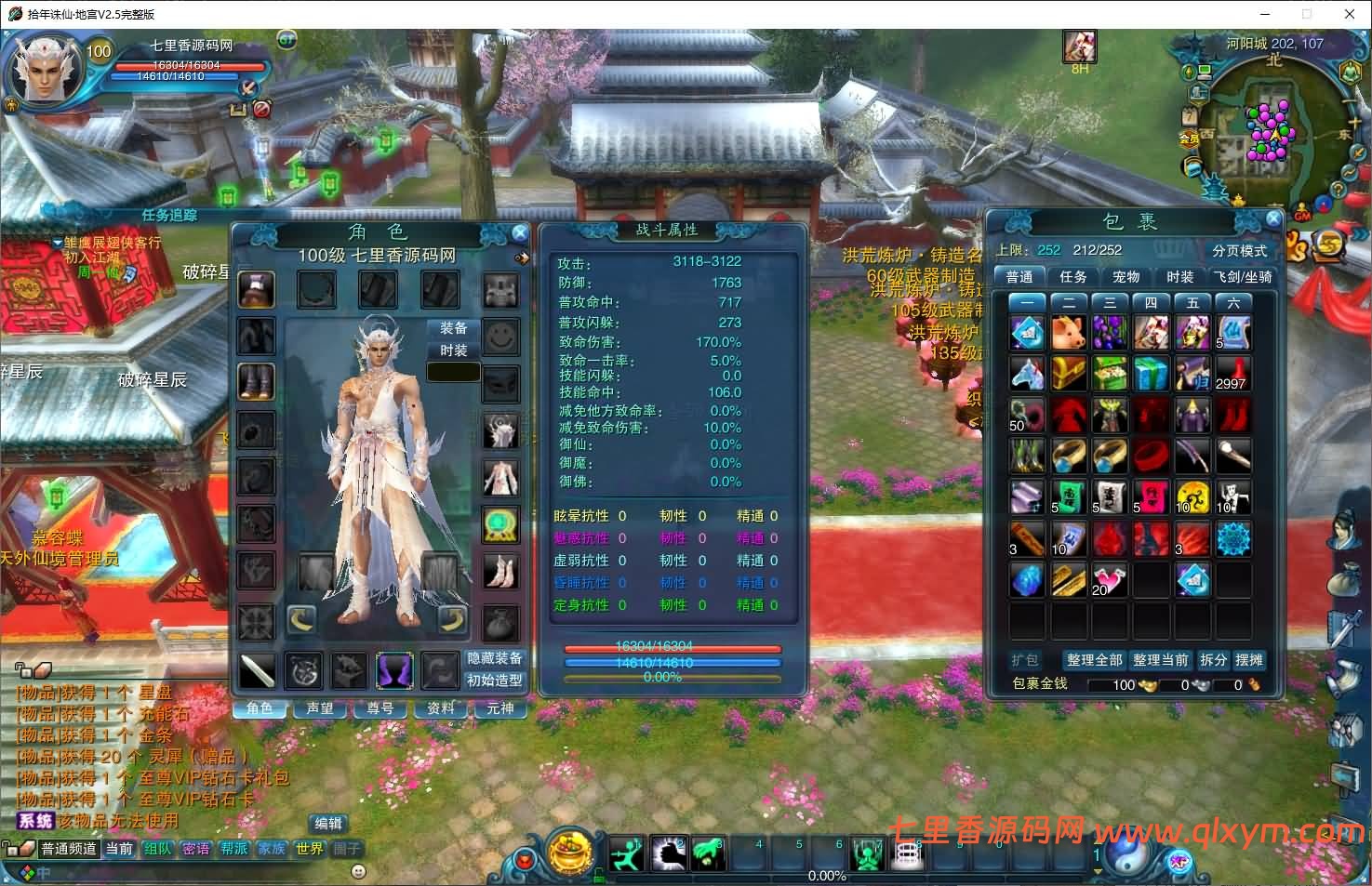Click the gold amount field in the inventory
This screenshot has width=1372, height=886.
click(1121, 684)
